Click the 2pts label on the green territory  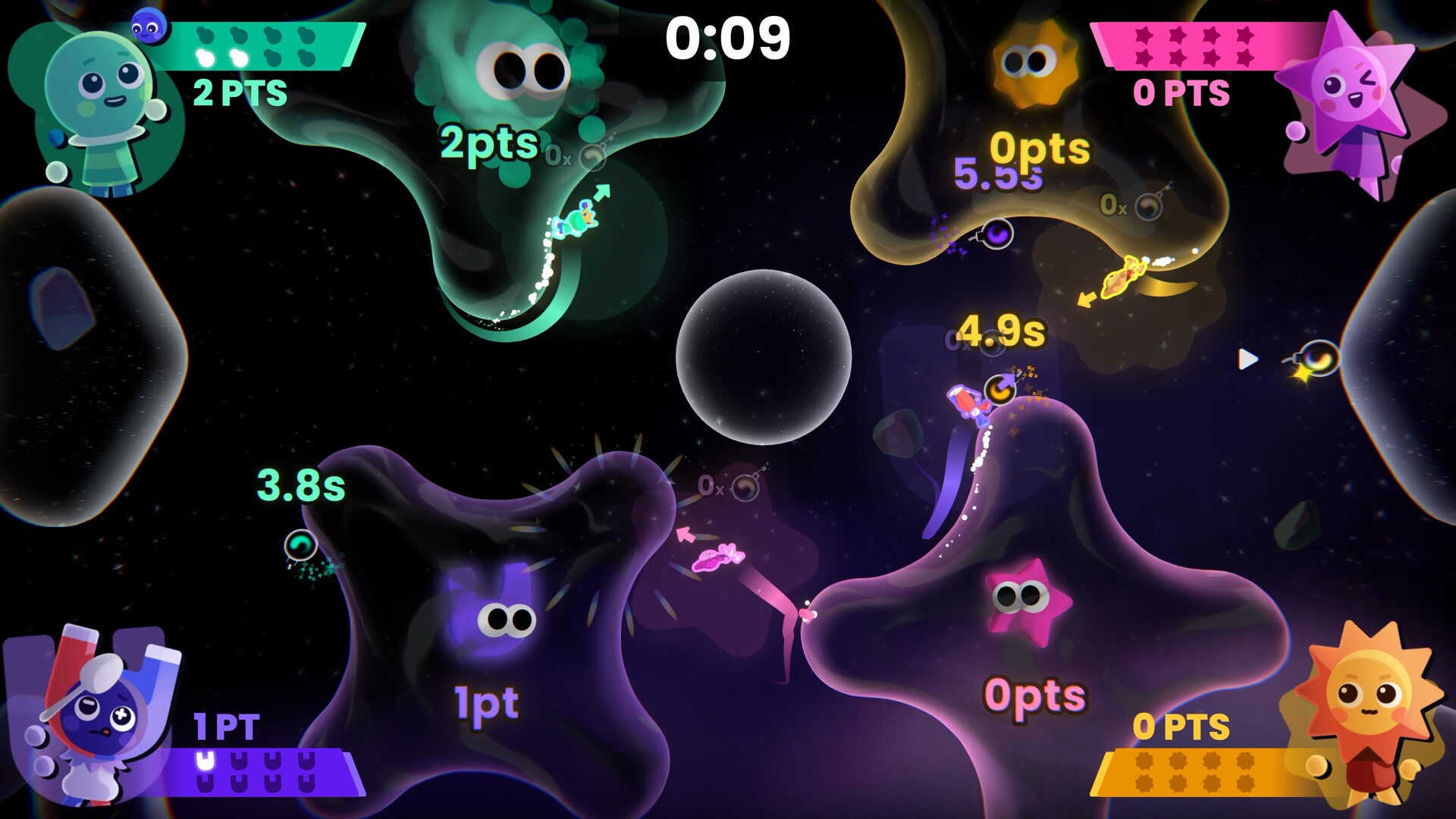tap(488, 141)
